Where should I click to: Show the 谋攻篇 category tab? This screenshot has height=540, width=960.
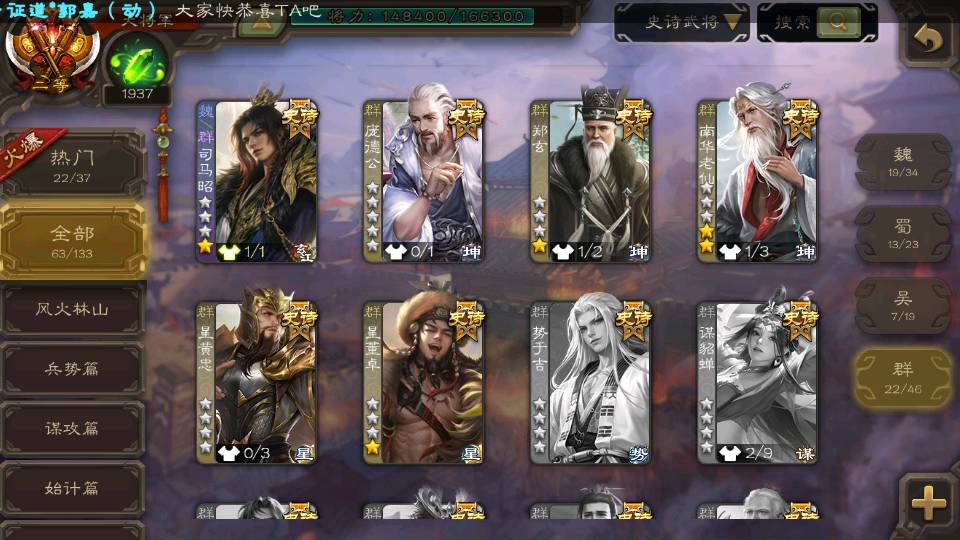[73, 429]
